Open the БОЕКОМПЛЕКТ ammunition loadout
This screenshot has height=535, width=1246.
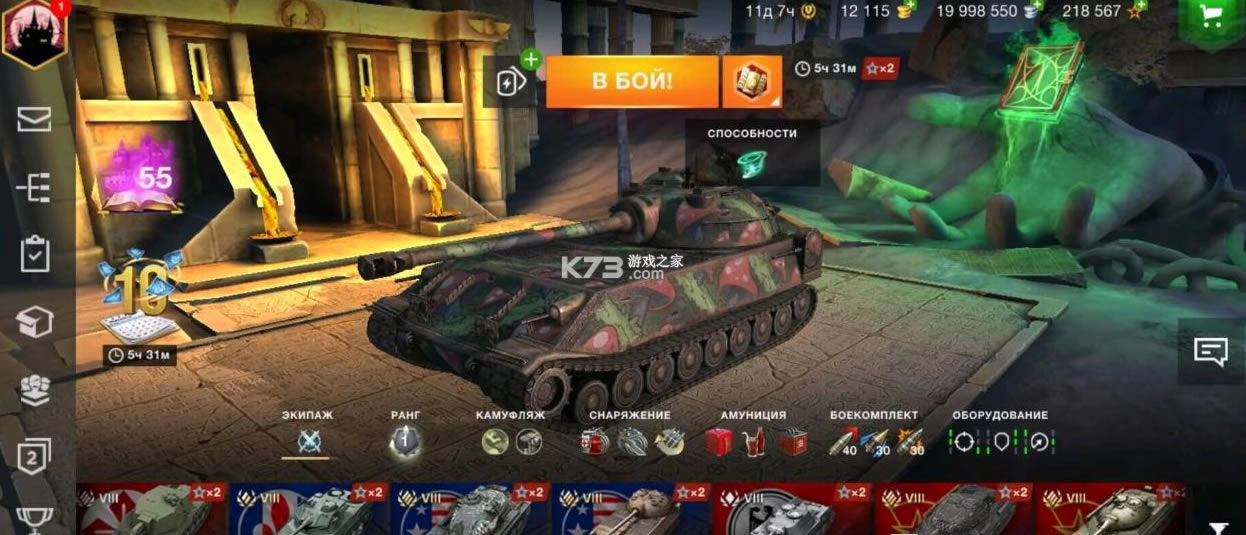click(x=874, y=441)
